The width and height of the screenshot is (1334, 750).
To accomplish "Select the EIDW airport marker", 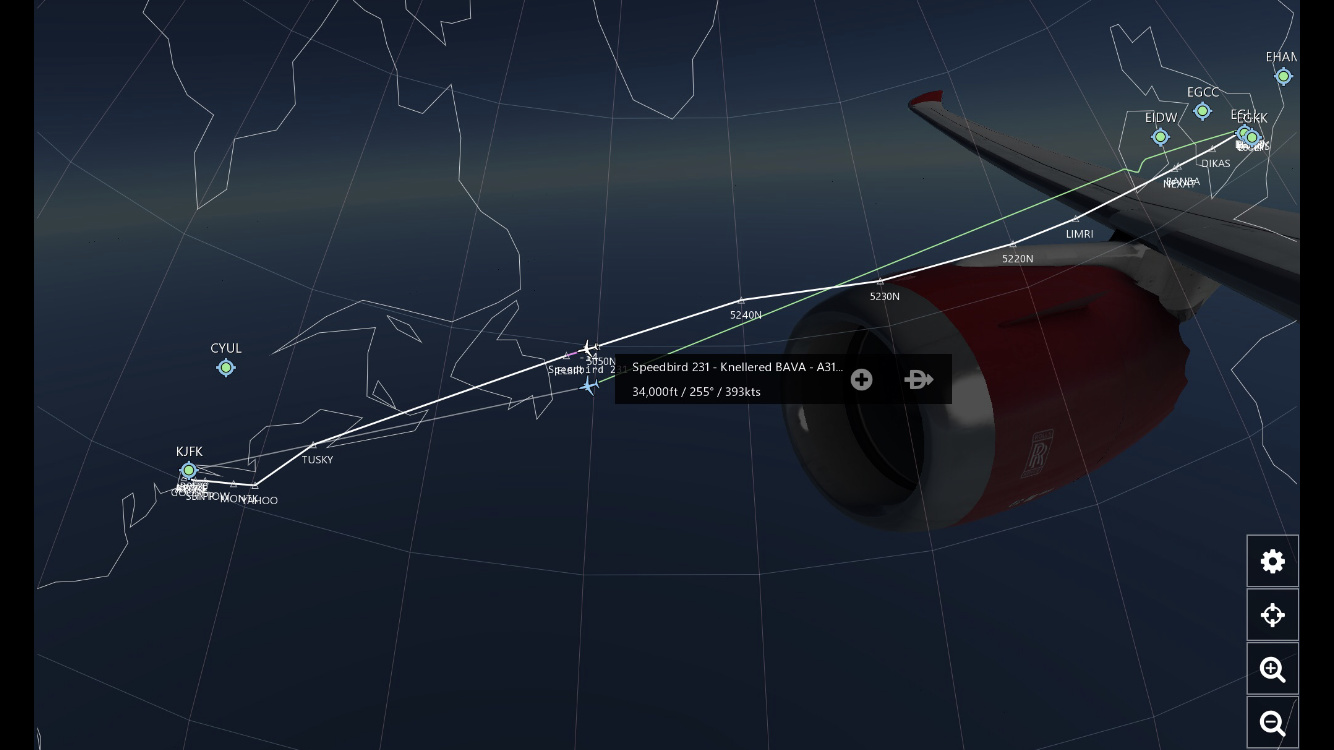I will click(x=1160, y=137).
